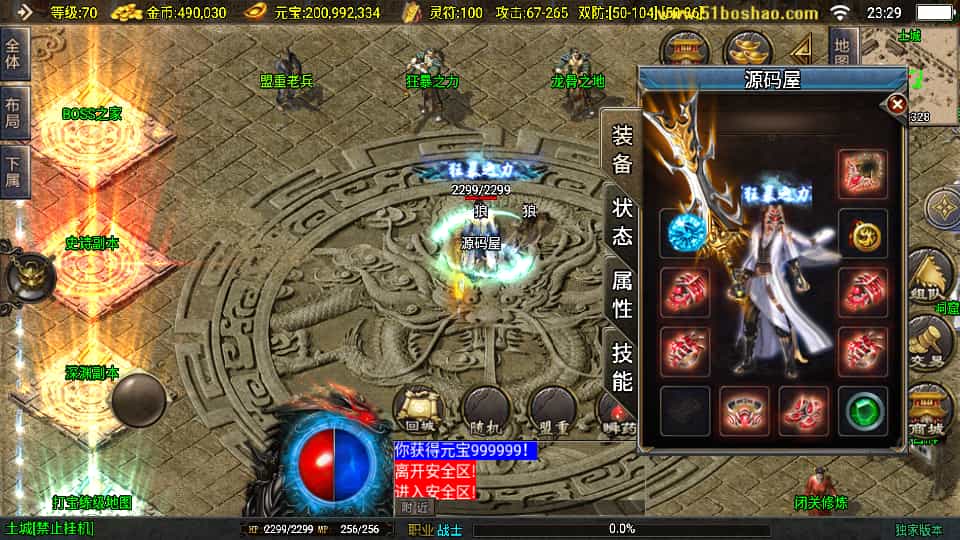Tap the 盟重 teleport button
The image size is (960, 540).
pyautogui.click(x=553, y=409)
